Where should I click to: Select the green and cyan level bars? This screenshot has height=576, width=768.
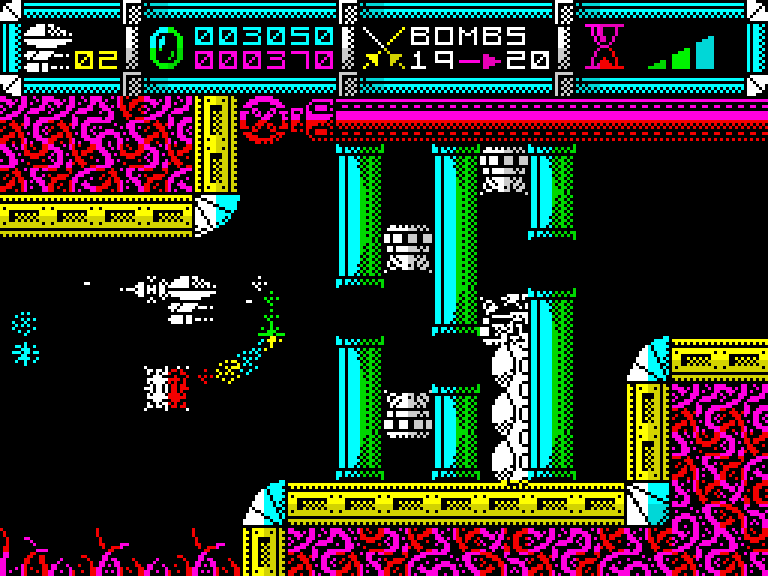coord(683,53)
